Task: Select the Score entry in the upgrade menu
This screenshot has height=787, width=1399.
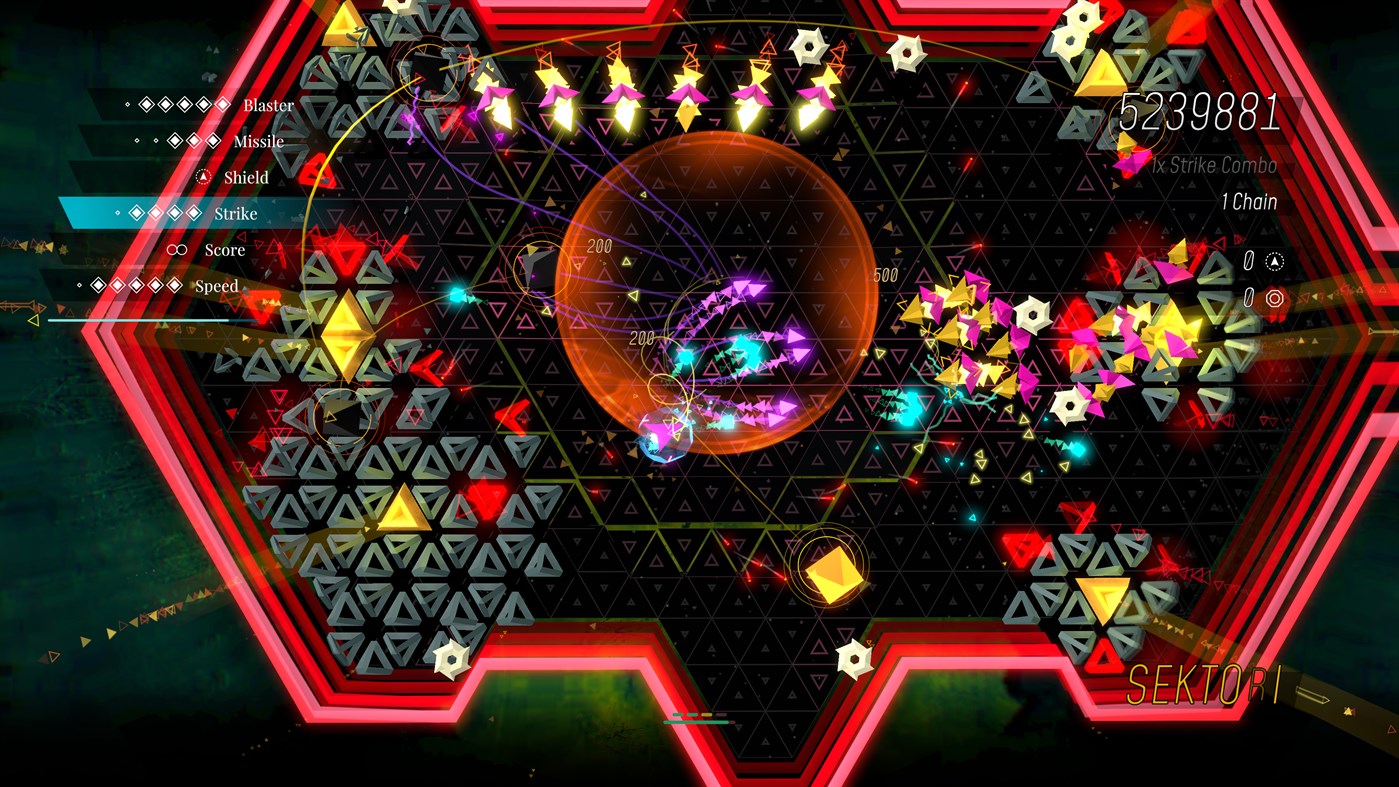Action: click(x=226, y=249)
